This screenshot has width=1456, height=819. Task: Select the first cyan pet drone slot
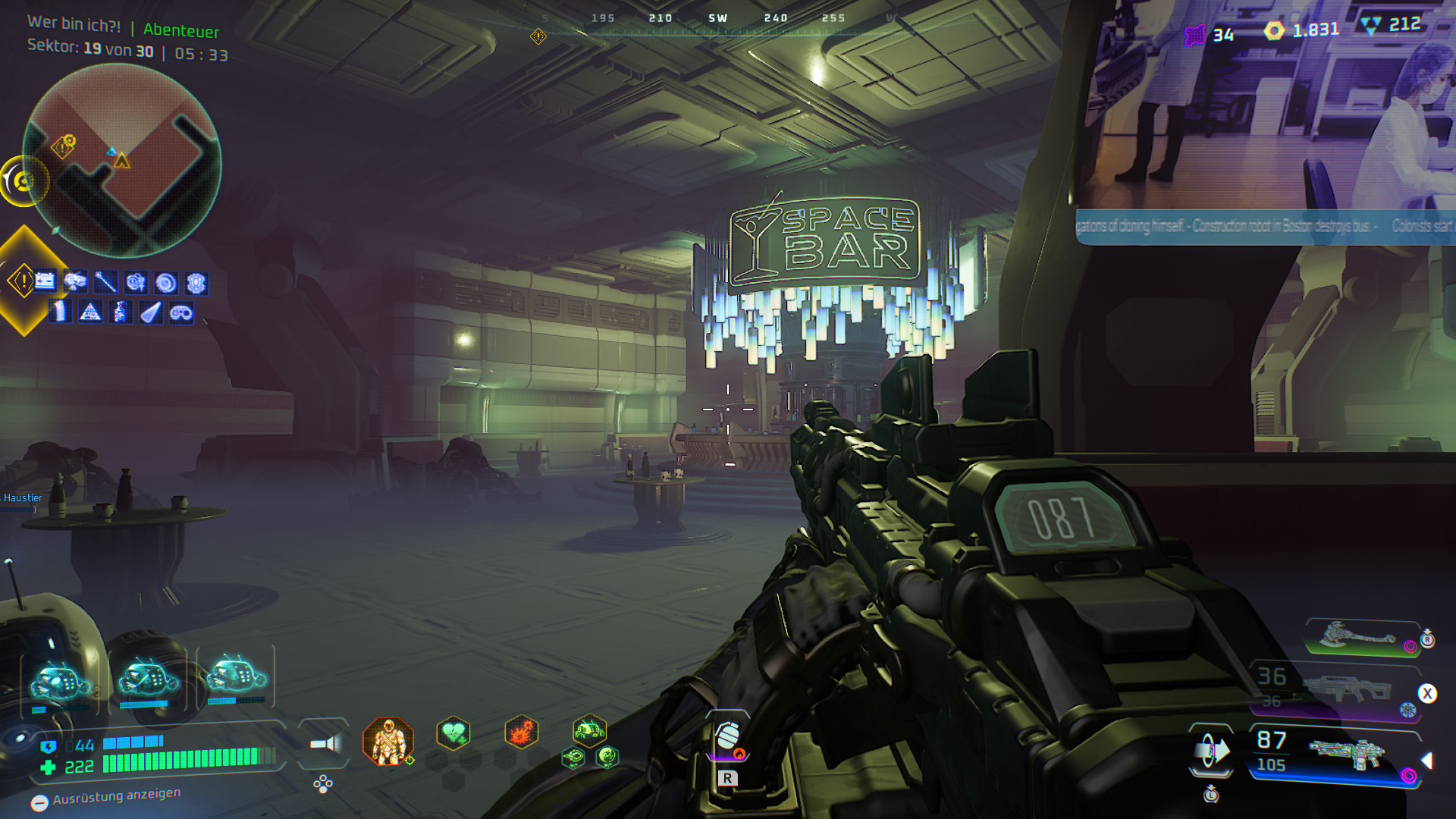point(60,679)
